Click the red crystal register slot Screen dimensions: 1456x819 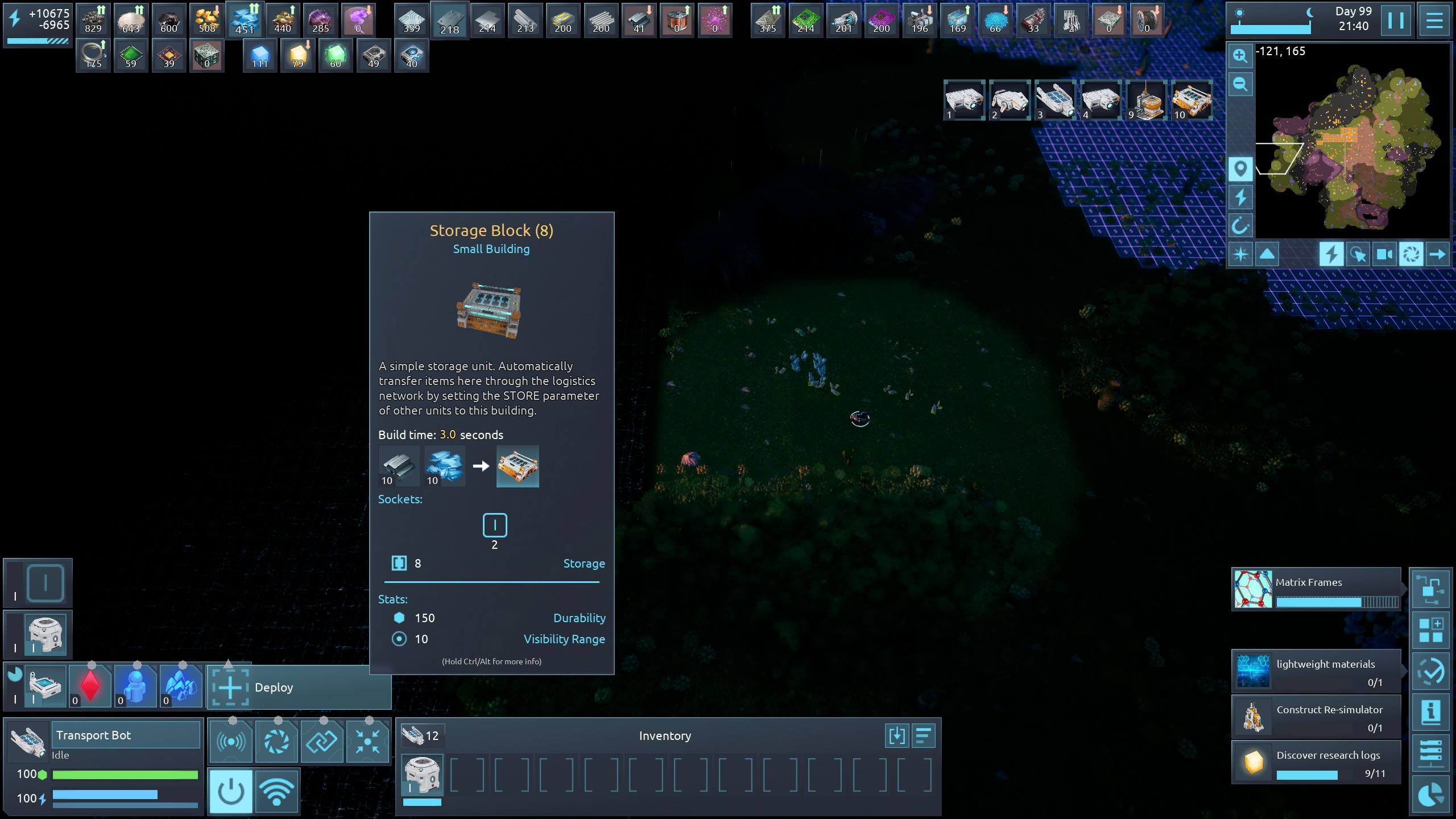click(x=90, y=686)
